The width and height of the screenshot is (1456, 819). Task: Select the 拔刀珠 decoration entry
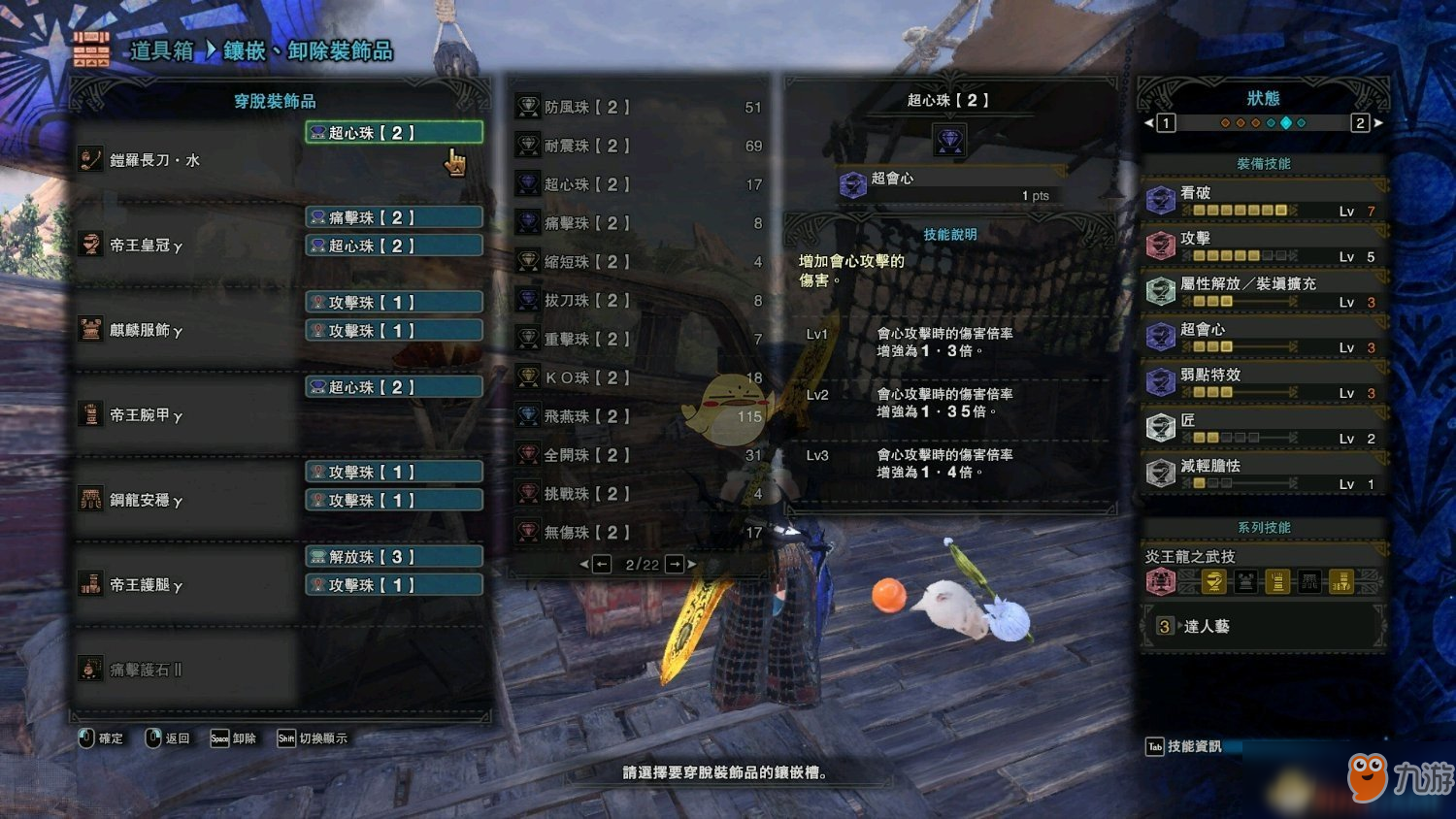(641, 301)
